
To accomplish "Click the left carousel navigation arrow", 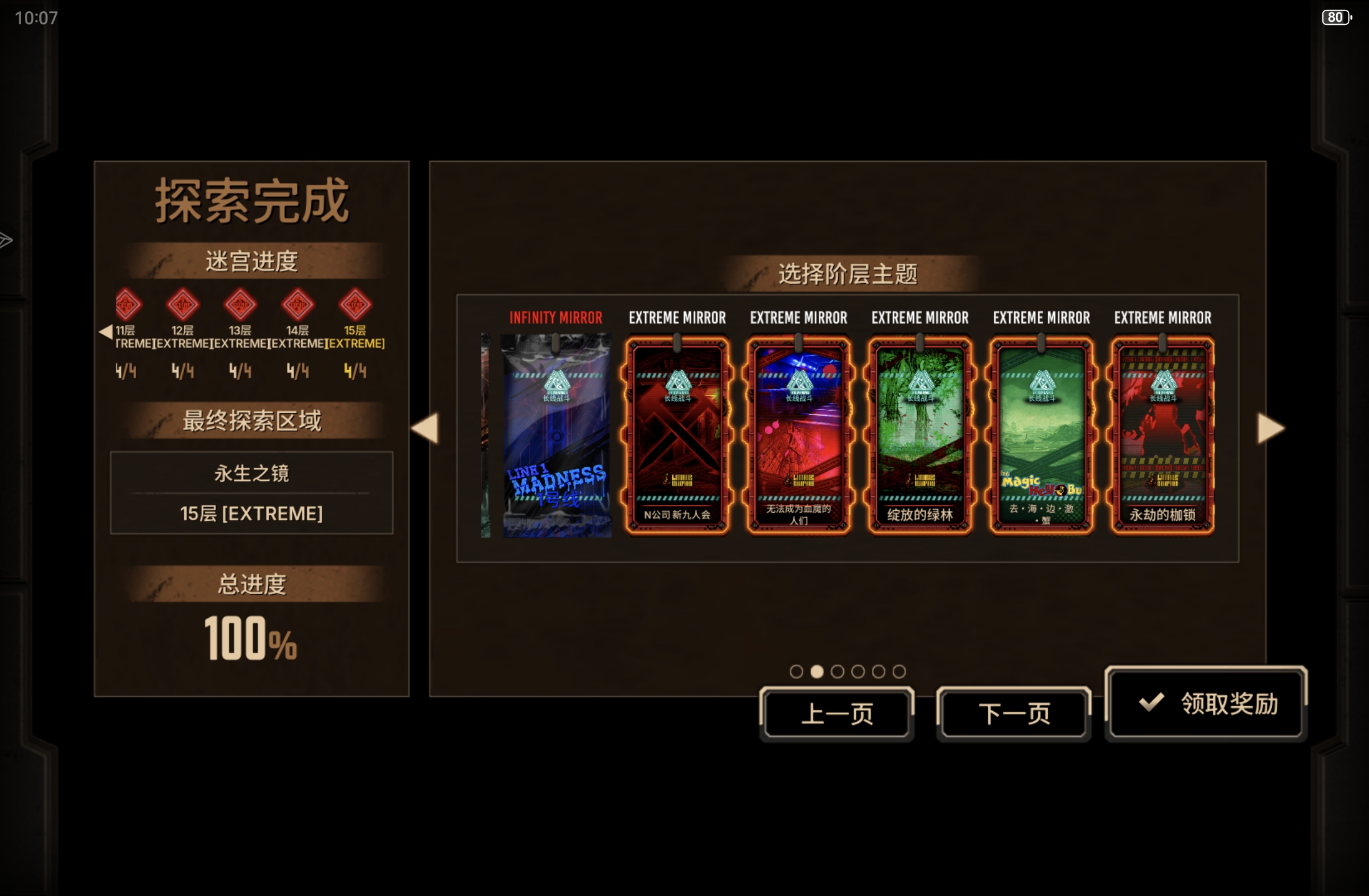I will click(x=426, y=429).
